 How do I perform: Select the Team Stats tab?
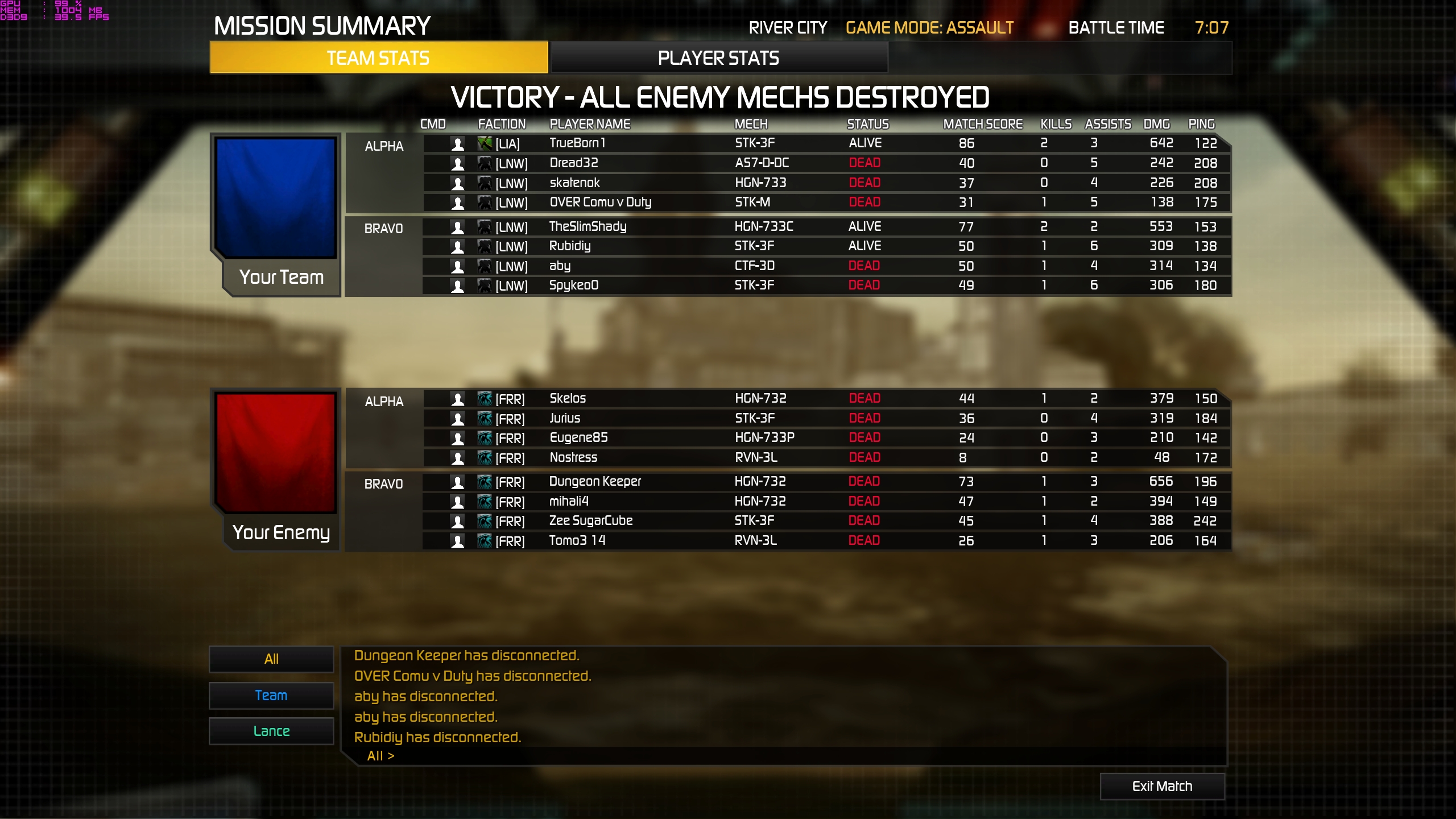pyautogui.click(x=378, y=58)
